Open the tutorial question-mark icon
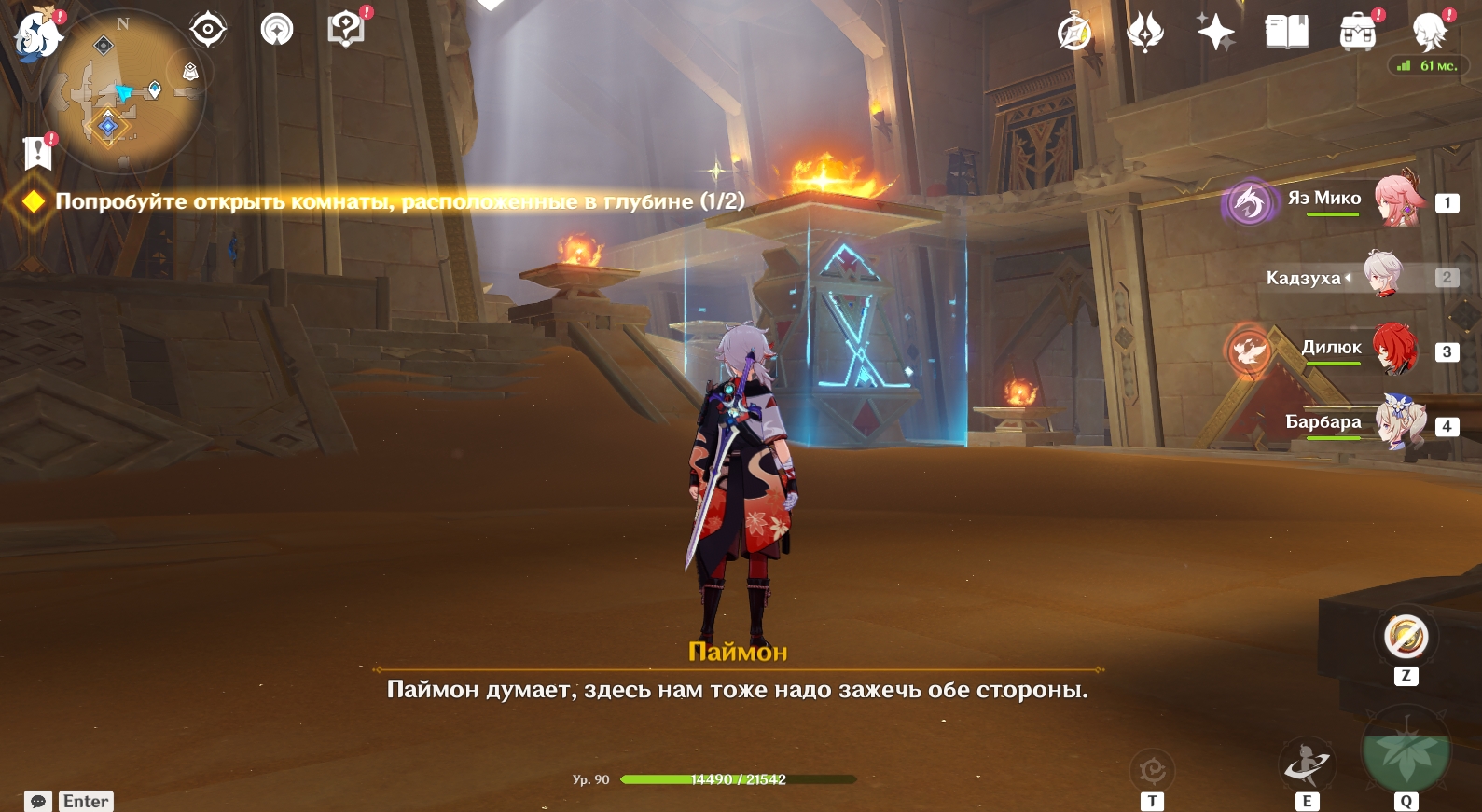 tap(345, 30)
